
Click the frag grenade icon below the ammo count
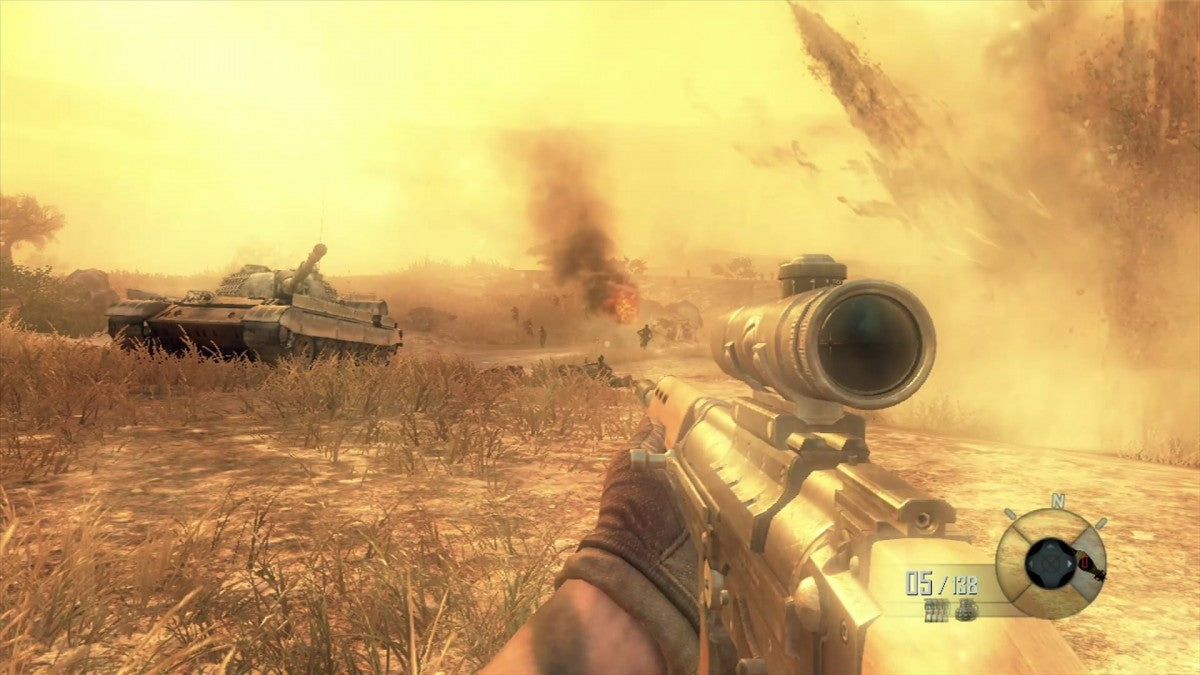click(x=966, y=610)
